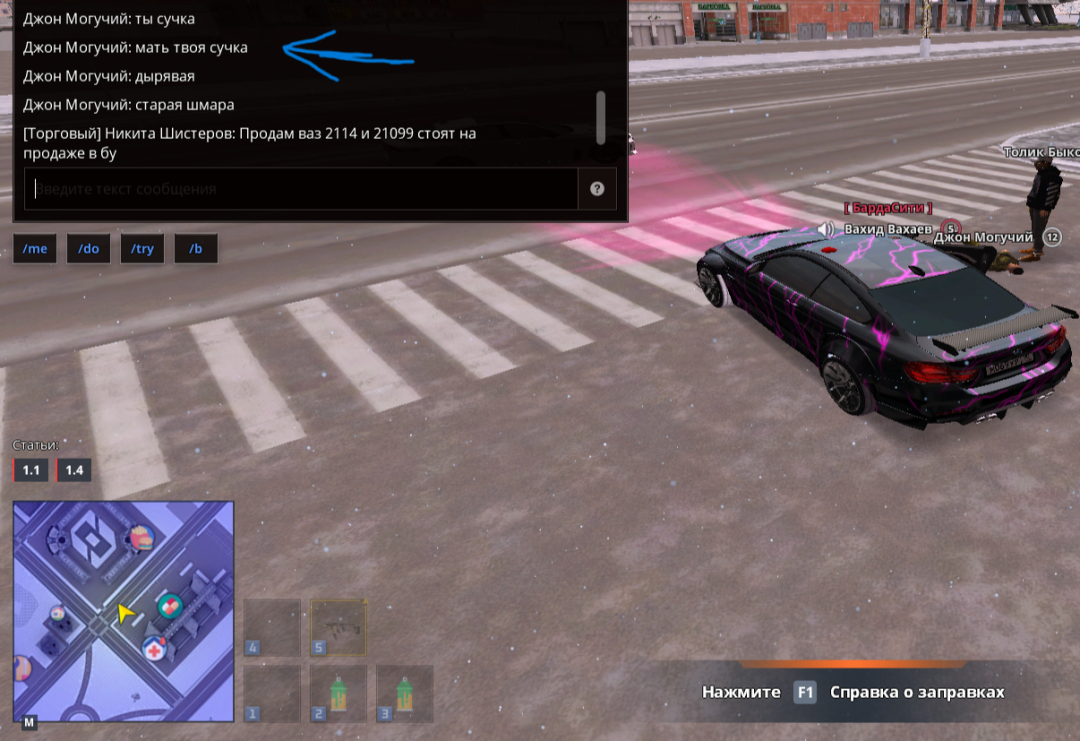Click the voice speaker icon beside Вахид Вахаев
Image resolution: width=1080 pixels, height=741 pixels.
tap(826, 230)
